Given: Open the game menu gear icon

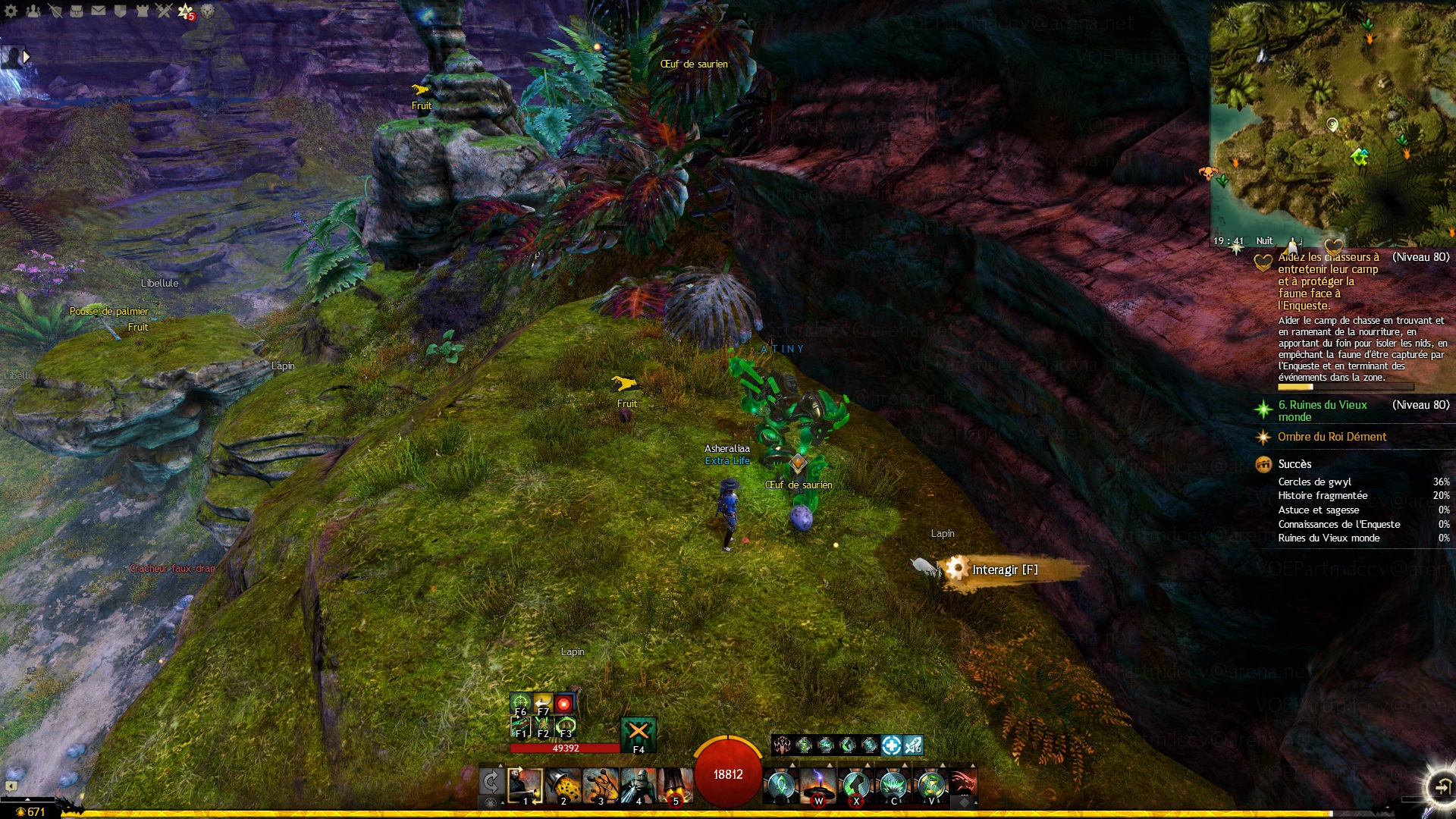Looking at the screenshot, I should pos(11,11).
